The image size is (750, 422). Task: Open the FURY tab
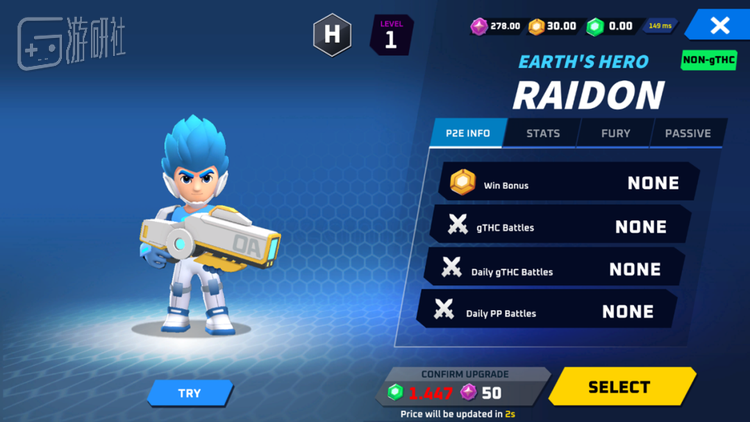[615, 133]
